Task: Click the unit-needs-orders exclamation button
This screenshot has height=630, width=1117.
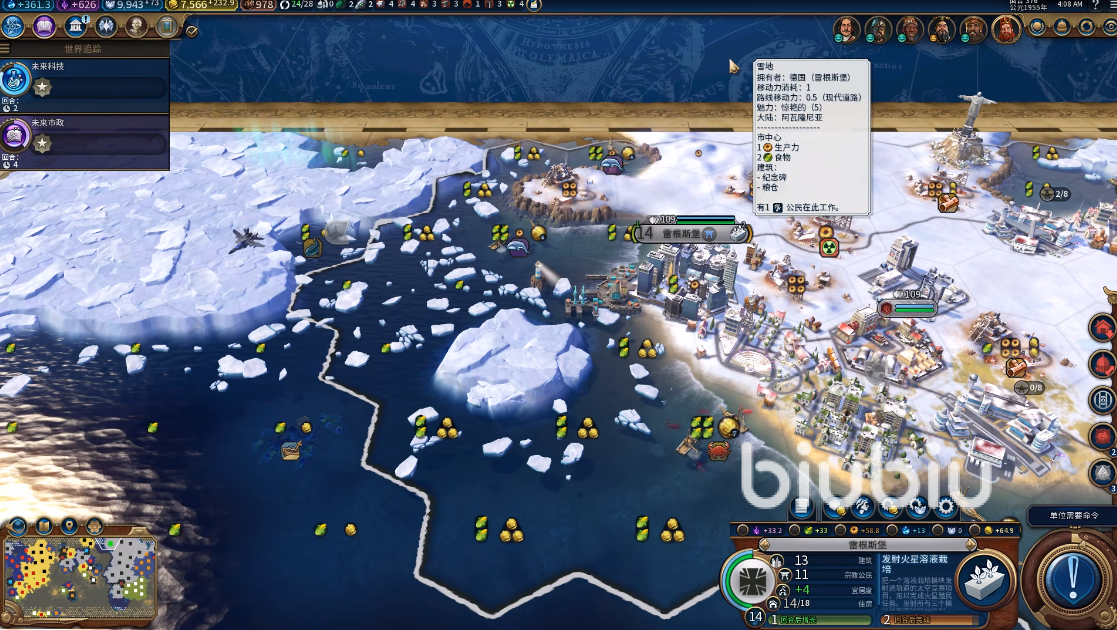Action: (x=1076, y=578)
